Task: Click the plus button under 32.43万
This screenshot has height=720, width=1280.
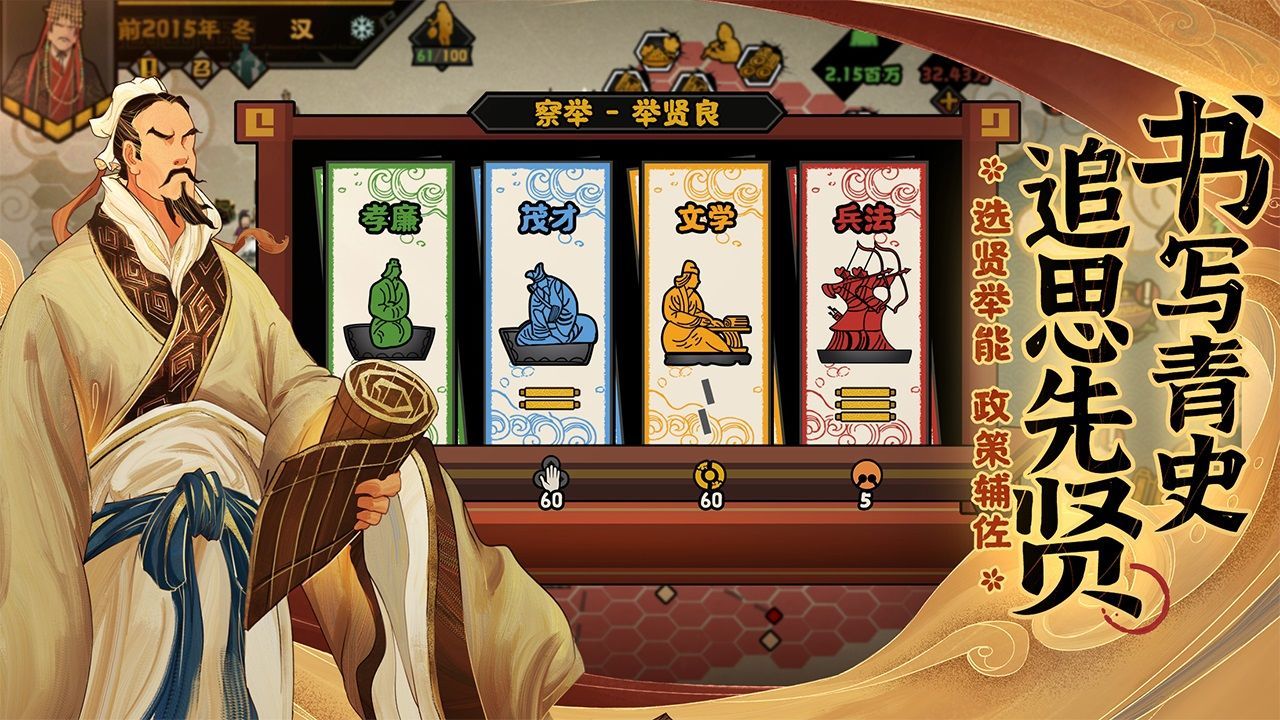Action: point(948,101)
